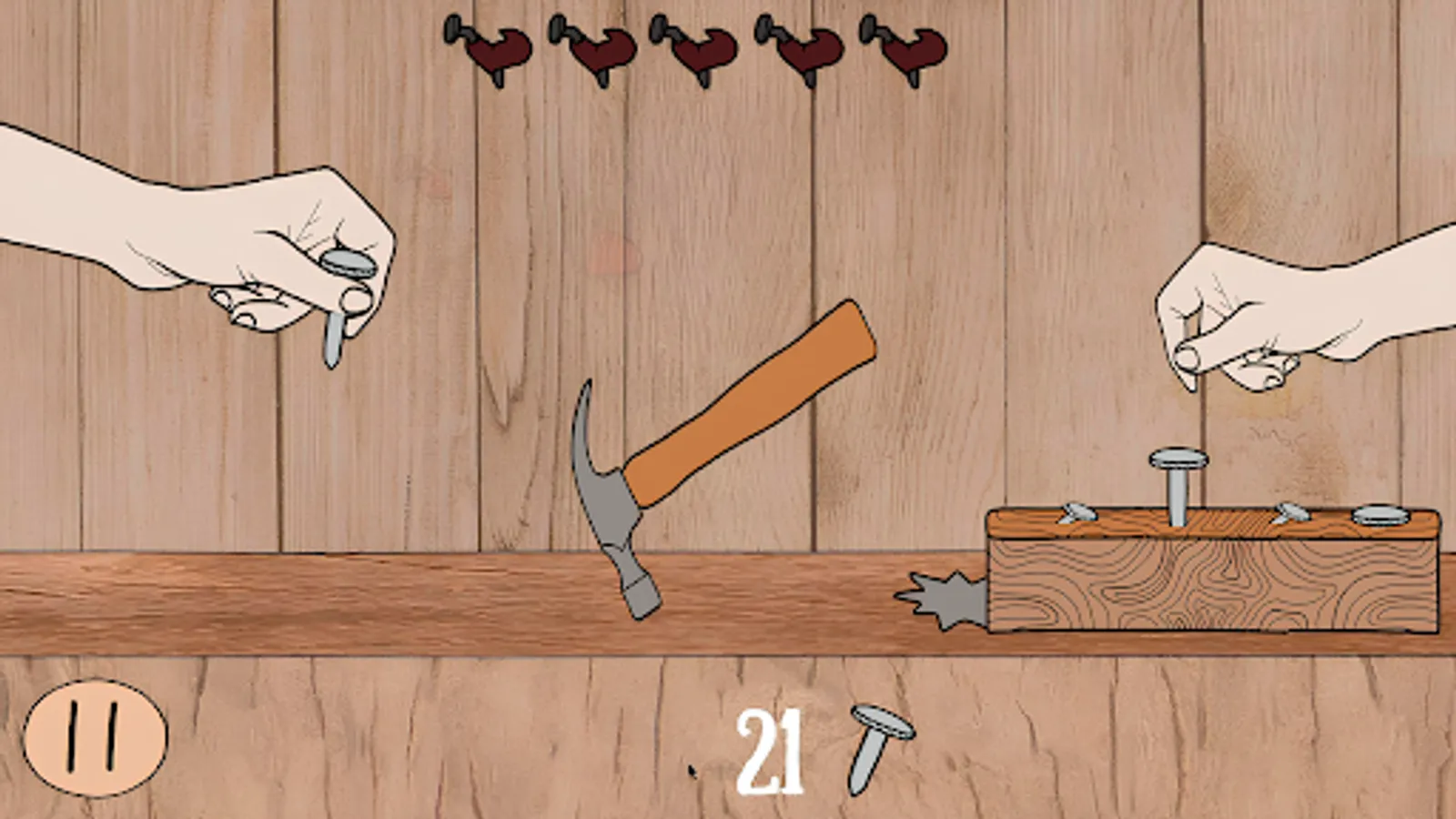1456x819 pixels.
Task: Toggle the fully hammered nail on the block's right
Action: click(x=1380, y=514)
